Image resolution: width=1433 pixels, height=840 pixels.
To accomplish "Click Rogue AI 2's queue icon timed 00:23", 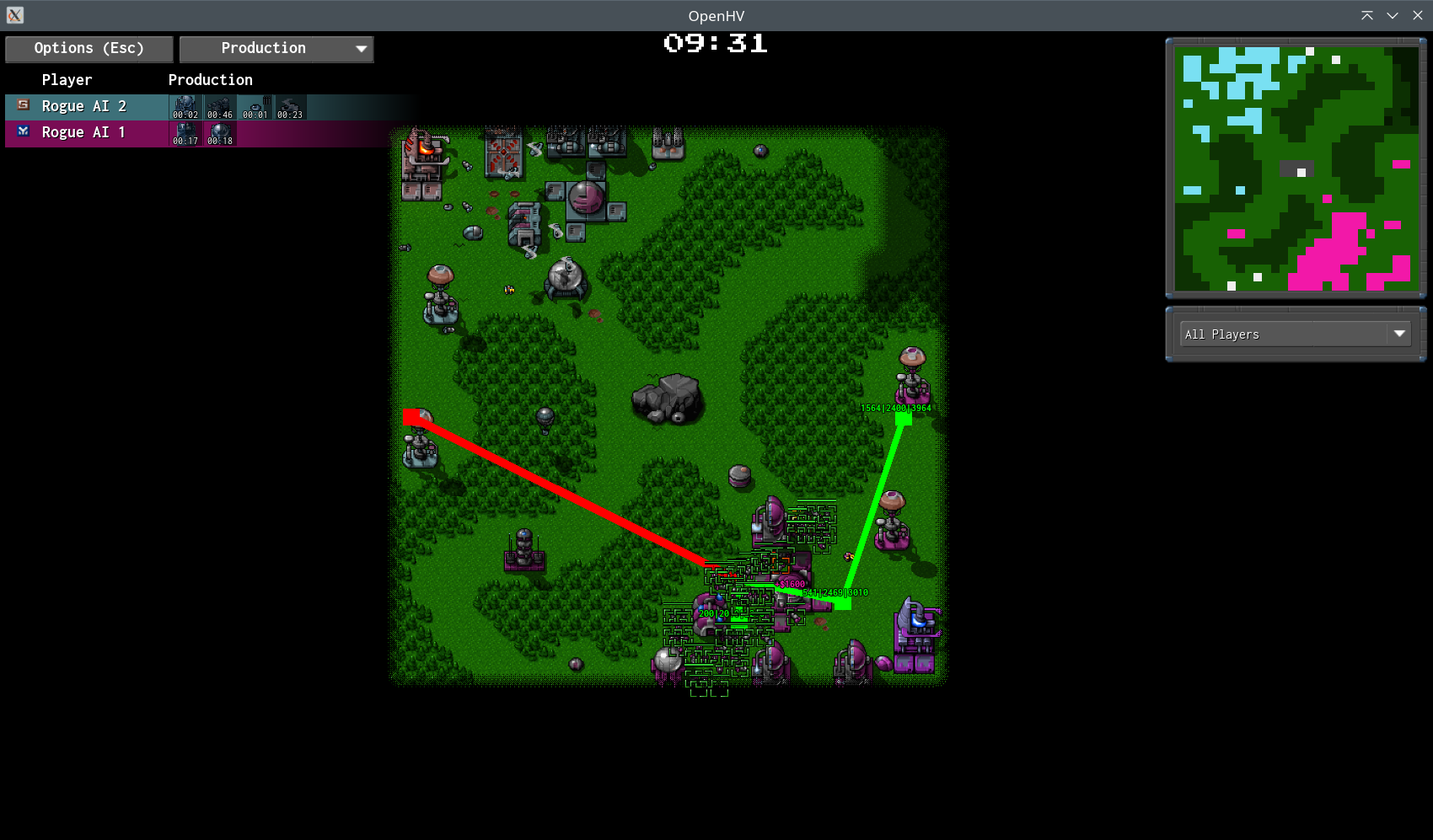I will [289, 108].
